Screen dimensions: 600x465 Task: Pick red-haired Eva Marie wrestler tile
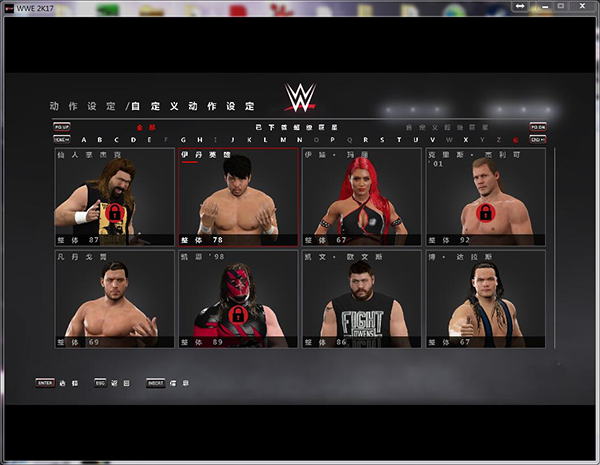tap(361, 197)
